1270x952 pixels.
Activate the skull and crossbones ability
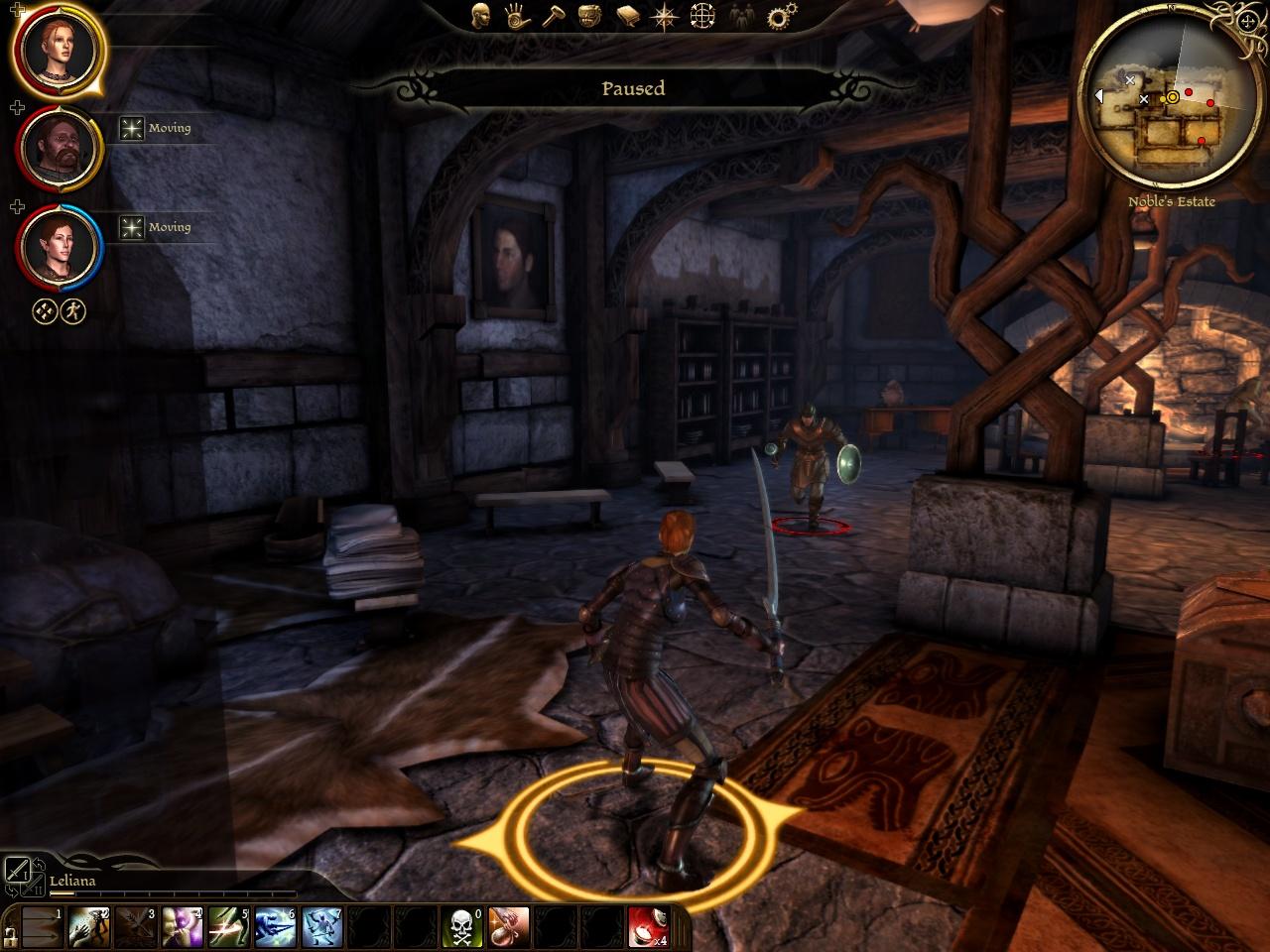(461, 926)
